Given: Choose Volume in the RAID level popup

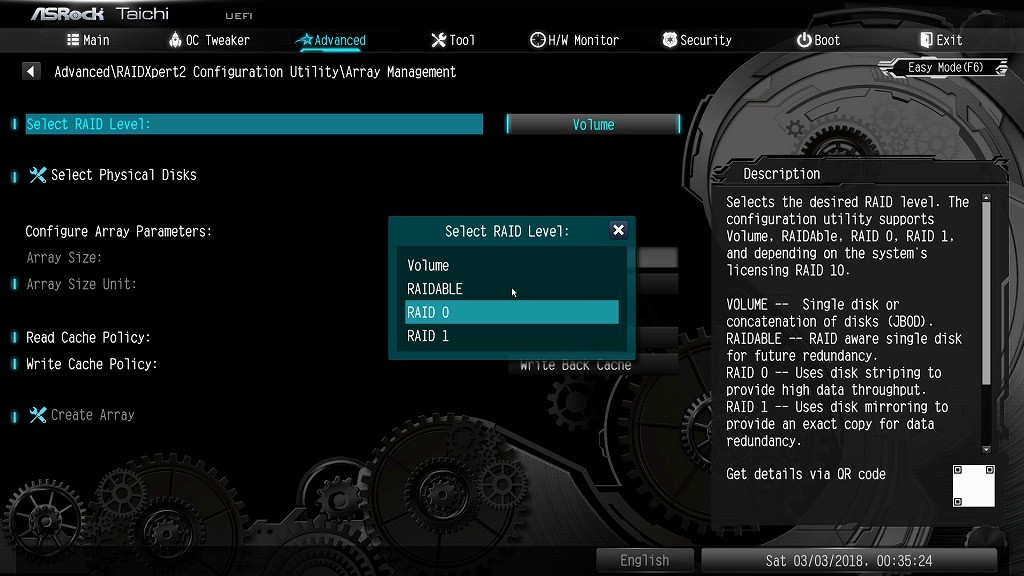Looking at the screenshot, I should tap(428, 265).
